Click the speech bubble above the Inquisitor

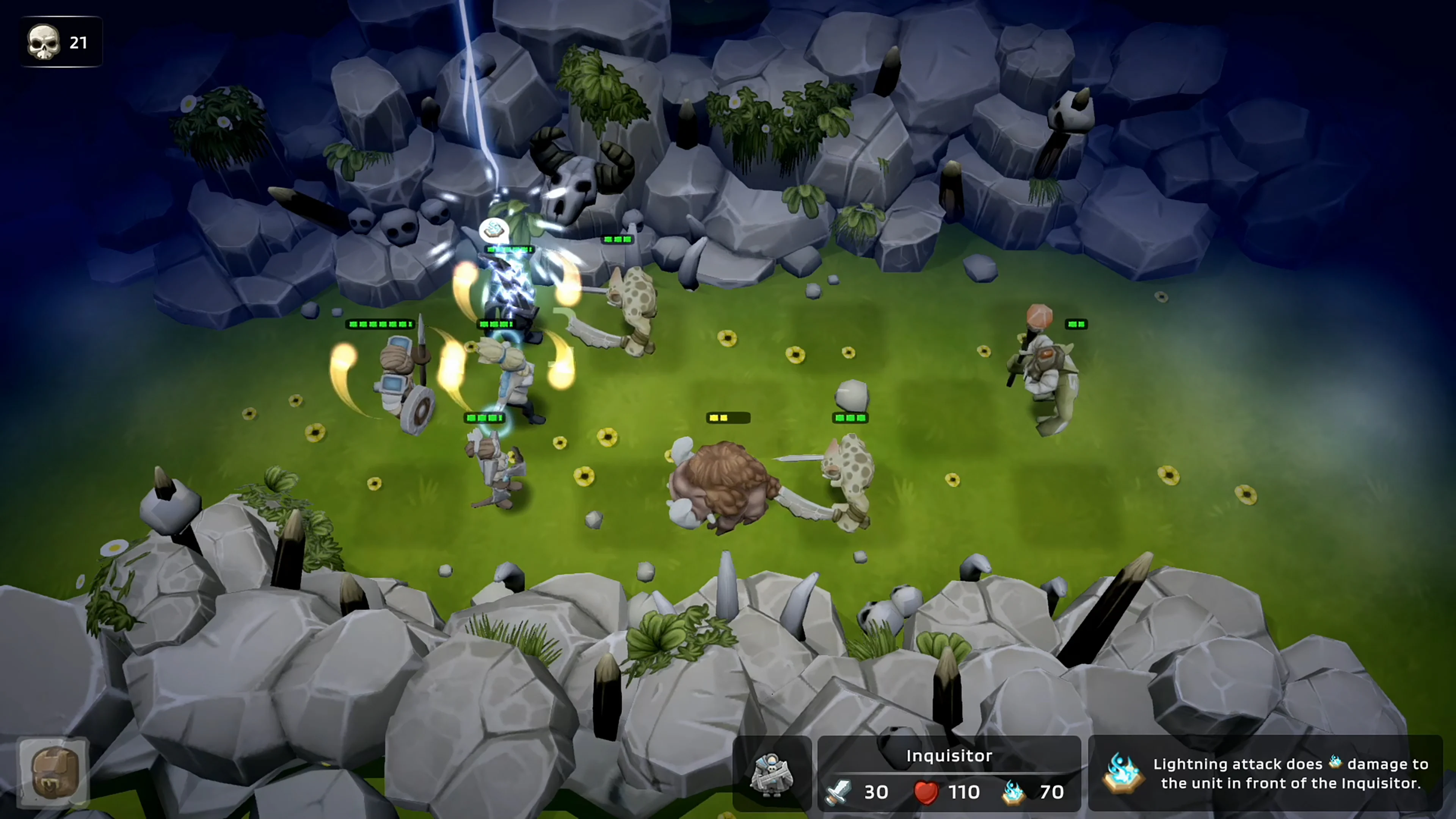tap(493, 229)
